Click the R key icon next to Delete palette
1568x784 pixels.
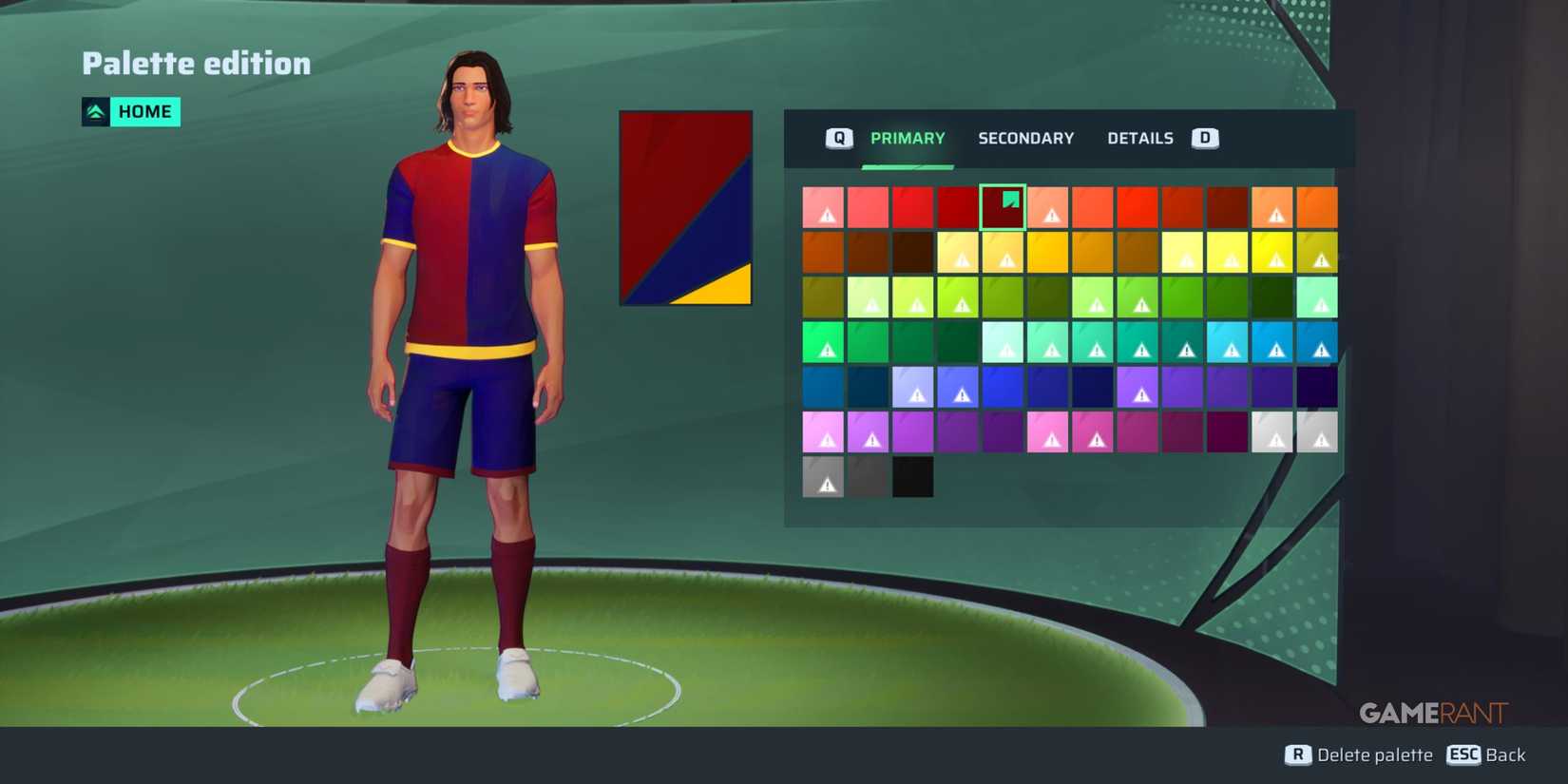1298,755
